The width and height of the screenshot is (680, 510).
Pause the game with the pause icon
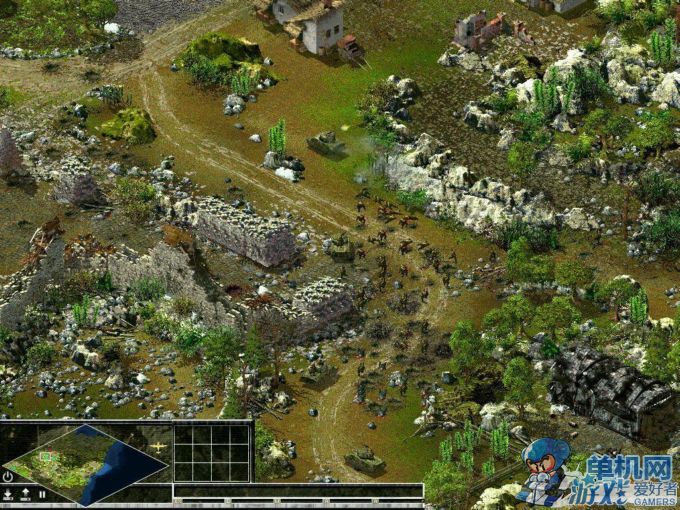(x=41, y=494)
